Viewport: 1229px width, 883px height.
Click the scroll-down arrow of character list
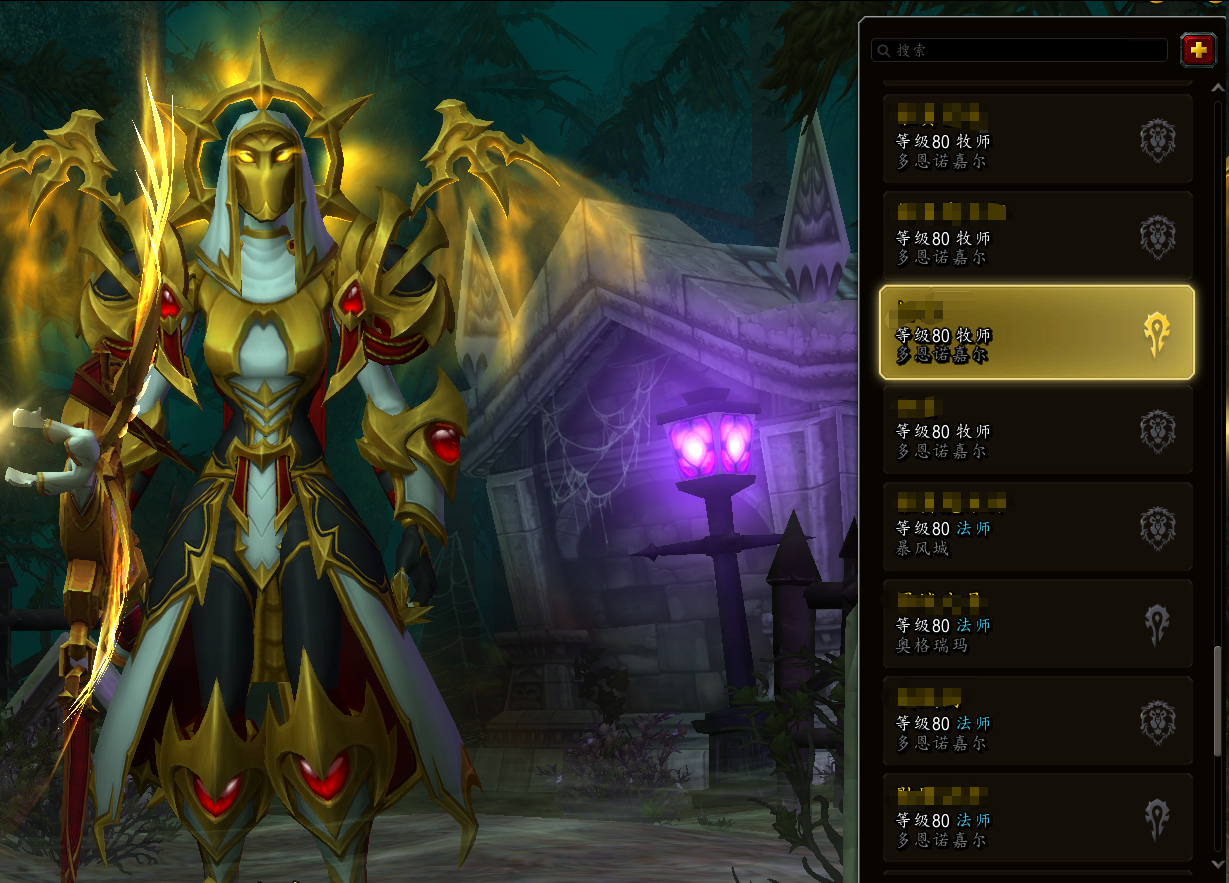point(1217,864)
